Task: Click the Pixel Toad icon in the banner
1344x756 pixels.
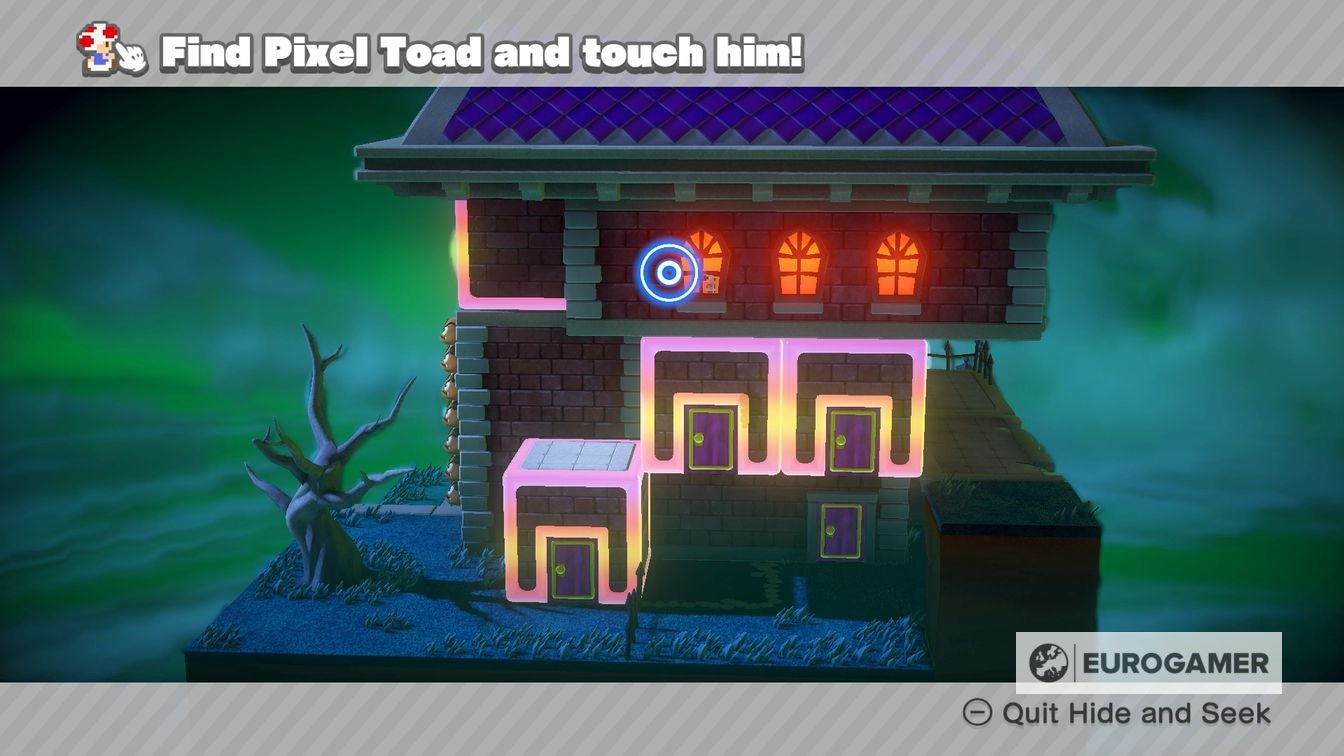Action: coord(97,45)
